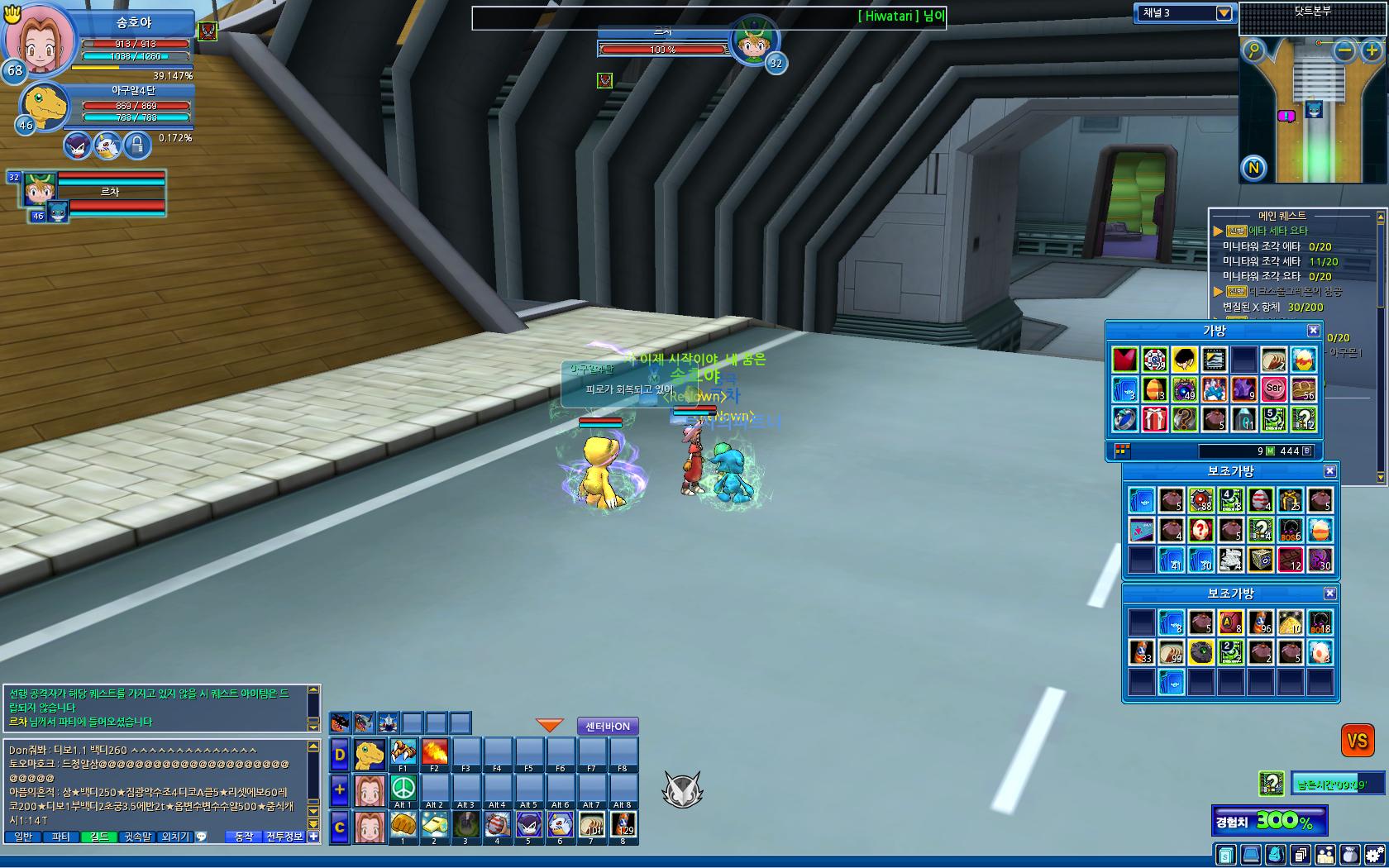The width and height of the screenshot is (1389, 868).
Task: Activate the claw attack skill in F1
Action: click(403, 751)
